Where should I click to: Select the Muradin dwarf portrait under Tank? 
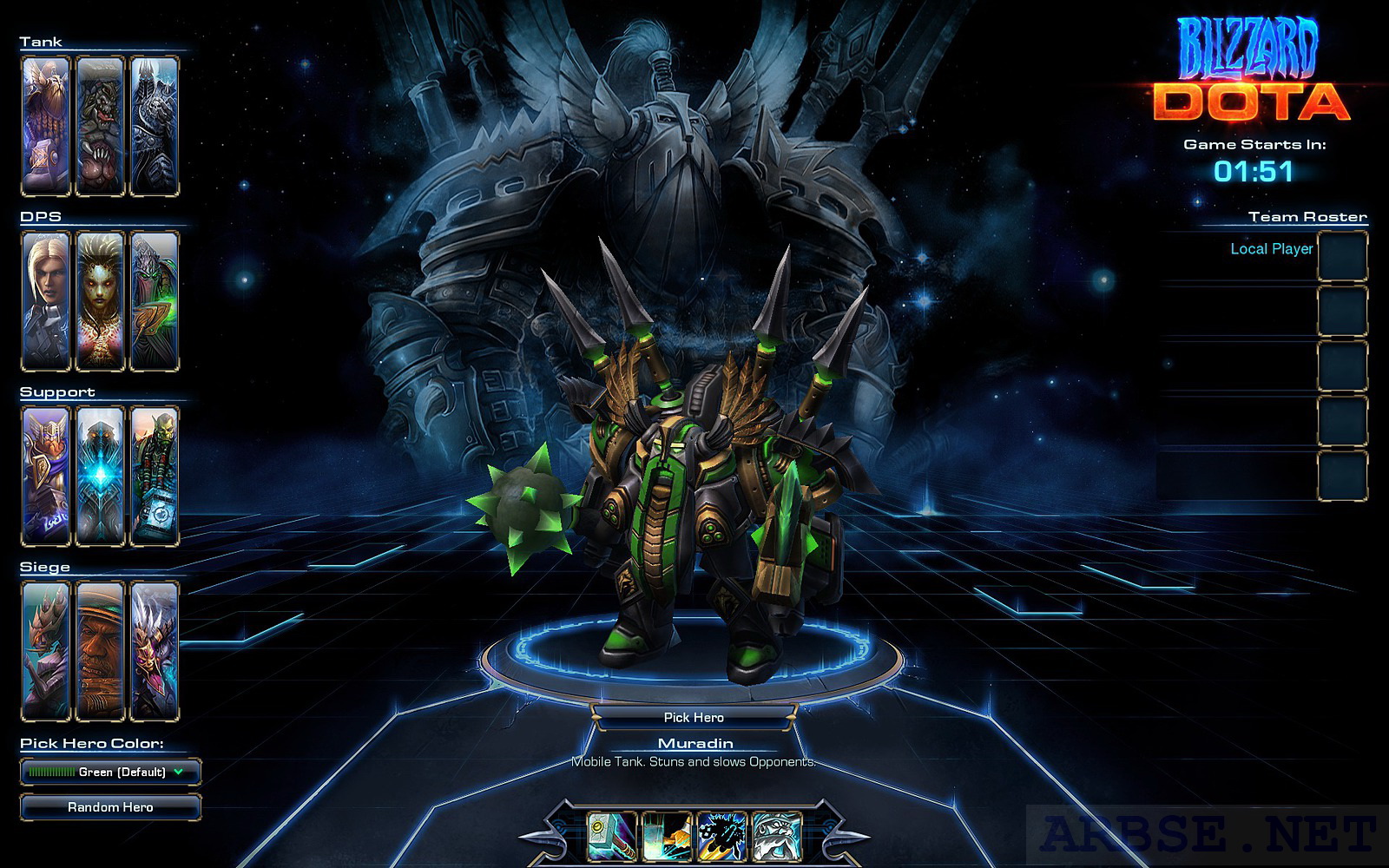point(46,126)
